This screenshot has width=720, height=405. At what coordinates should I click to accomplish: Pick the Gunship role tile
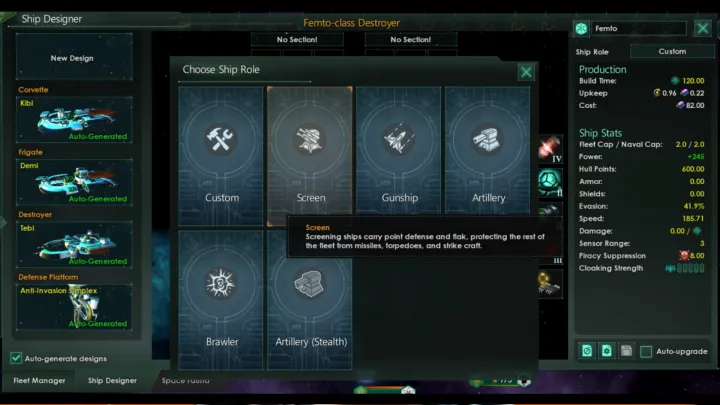point(399,155)
